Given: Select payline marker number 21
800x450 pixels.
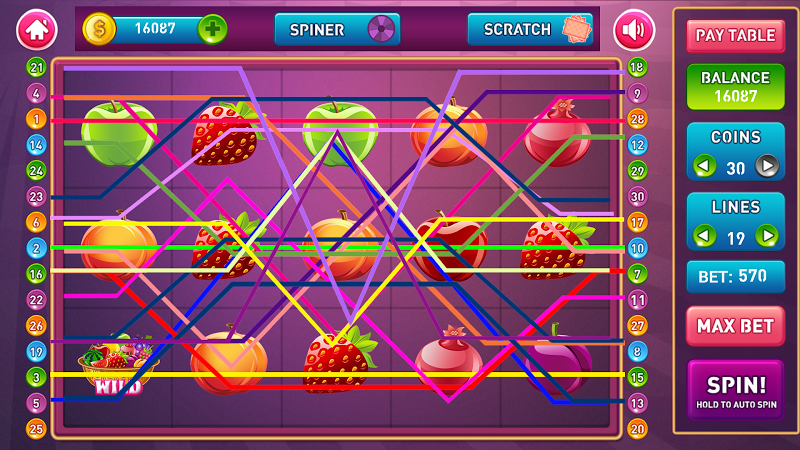Looking at the screenshot, I should [38, 67].
